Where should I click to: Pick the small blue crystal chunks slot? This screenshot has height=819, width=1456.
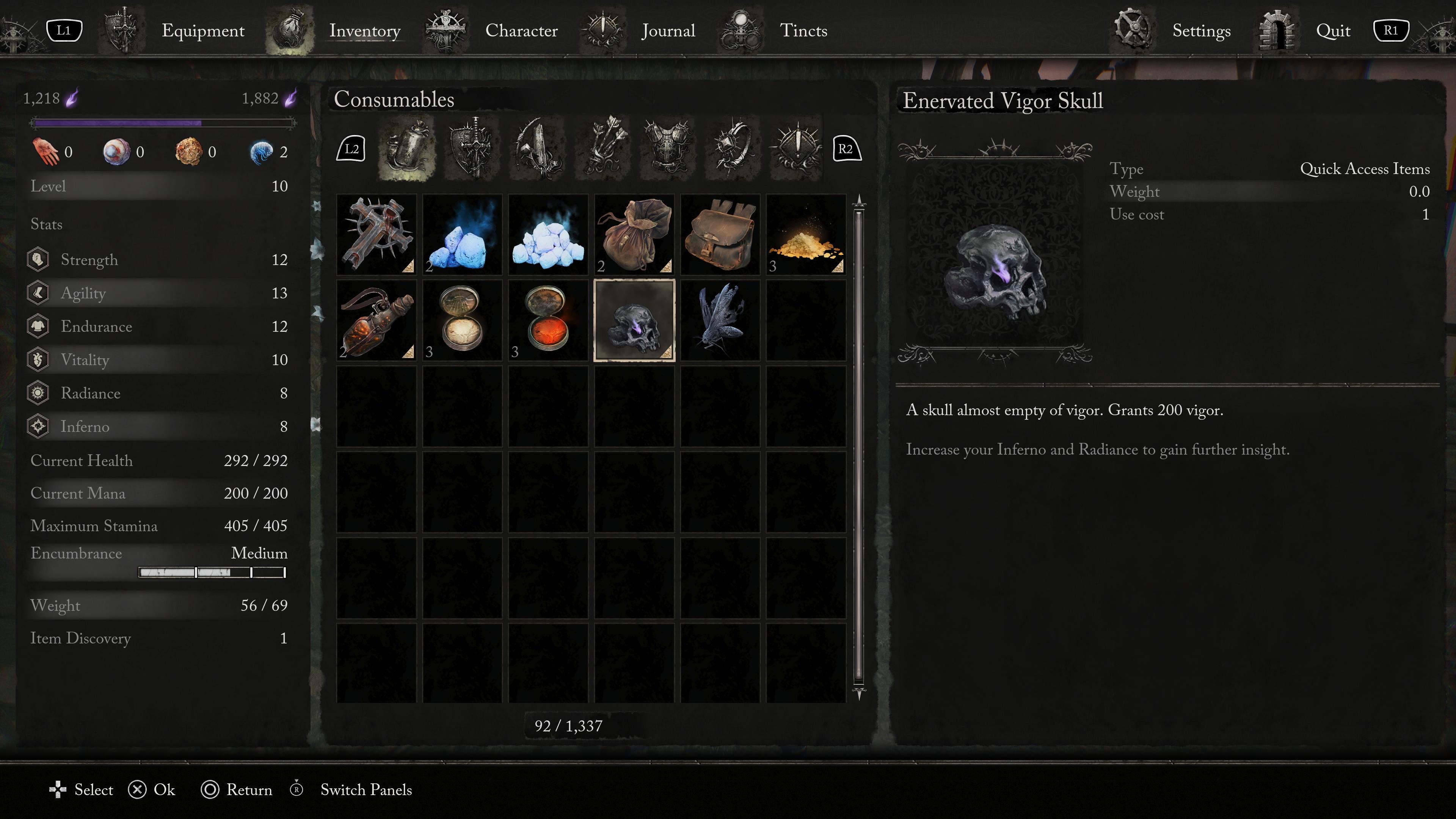click(462, 235)
